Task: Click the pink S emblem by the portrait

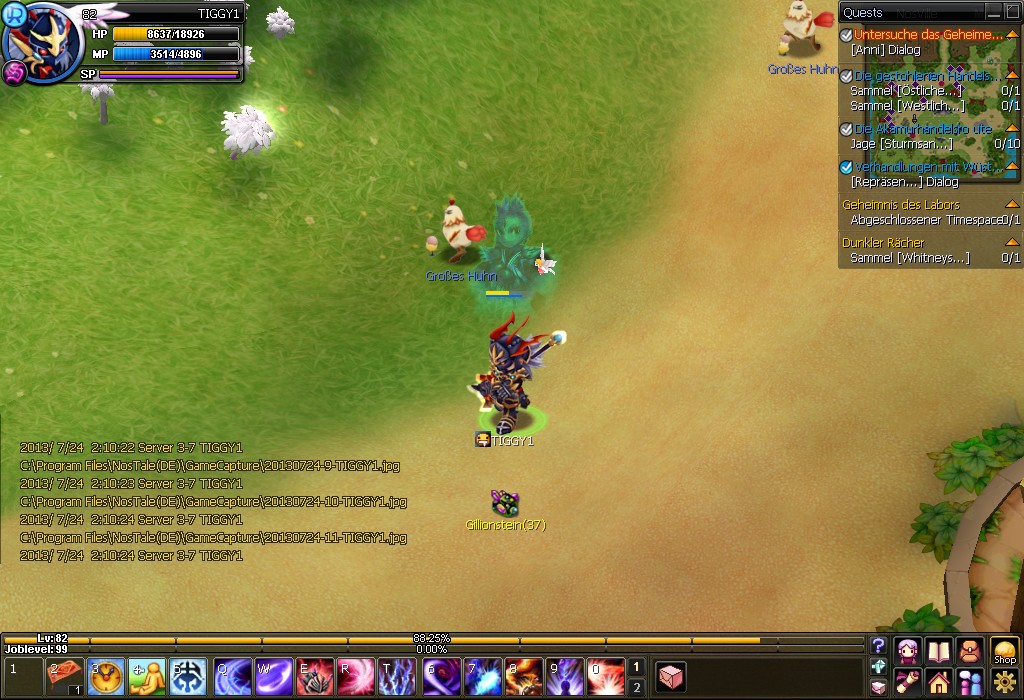Action: 14,72
